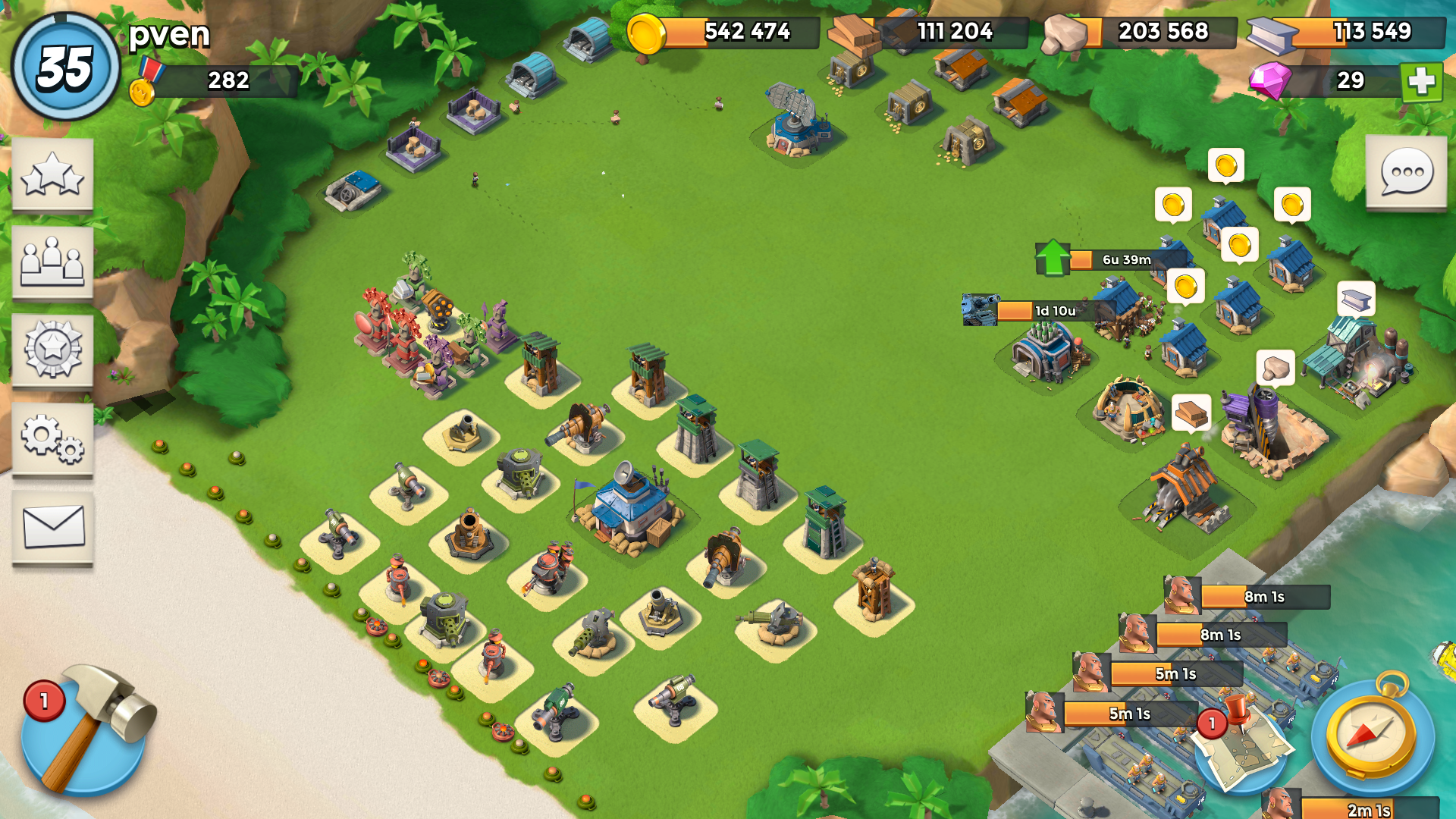Show the leaderboard podium panel

[x=52, y=262]
